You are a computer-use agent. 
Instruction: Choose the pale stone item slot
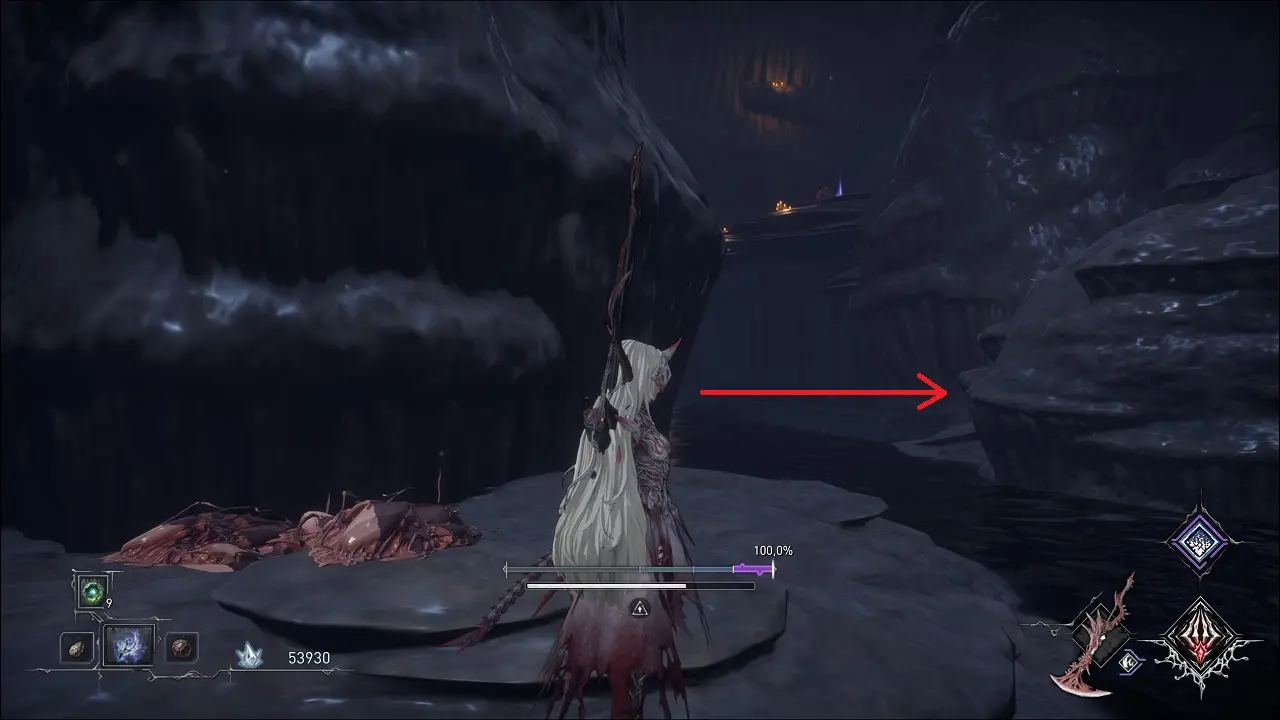76,647
